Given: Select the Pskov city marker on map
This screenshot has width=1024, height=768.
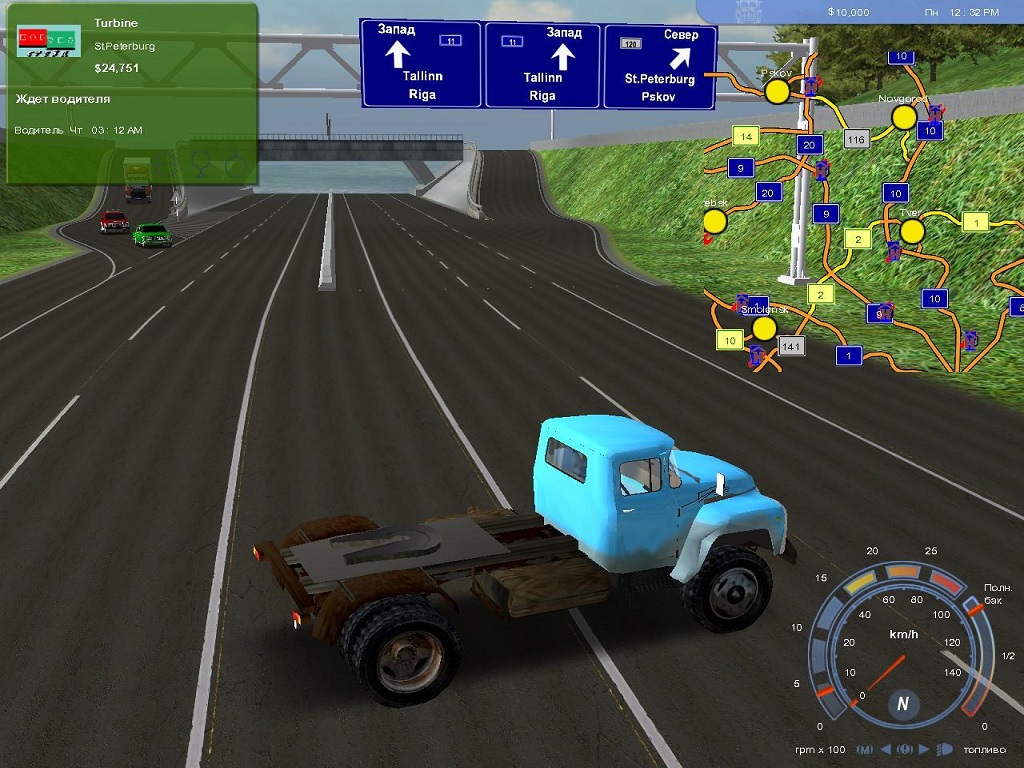Looking at the screenshot, I should tap(777, 92).
